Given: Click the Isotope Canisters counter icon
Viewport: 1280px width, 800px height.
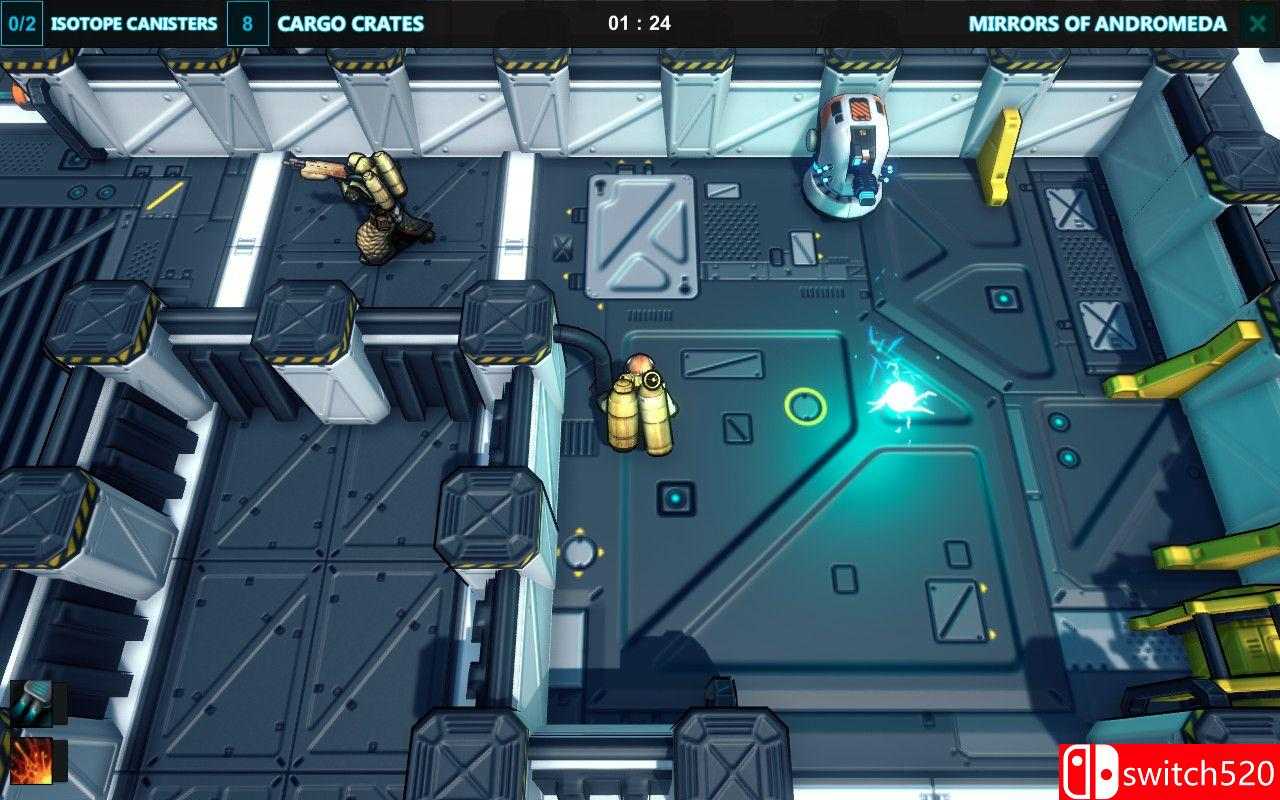Looking at the screenshot, I should coord(22,22).
